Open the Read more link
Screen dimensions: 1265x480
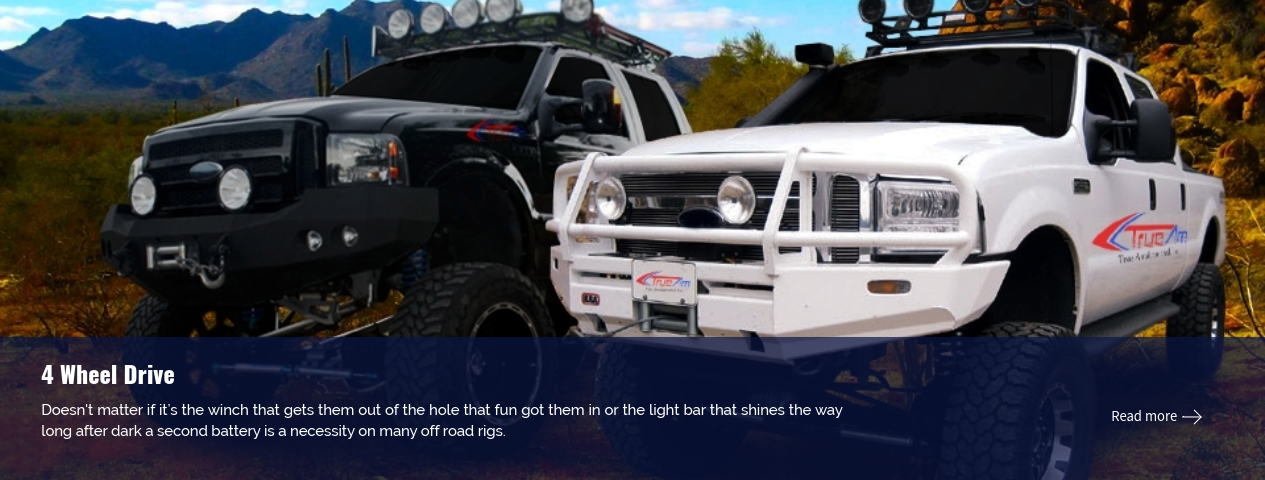[x=1155, y=416]
